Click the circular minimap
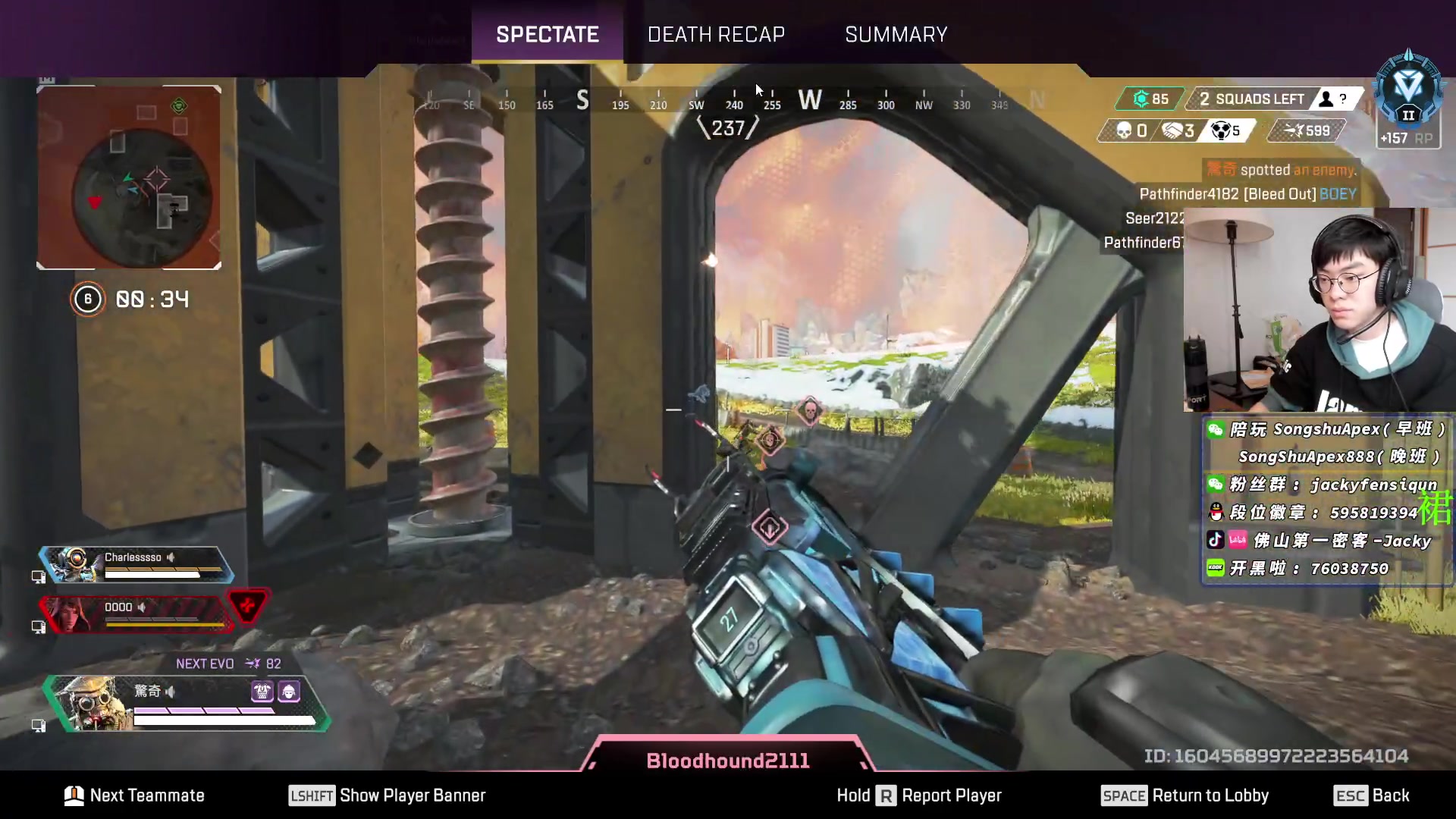The width and height of the screenshot is (1456, 819). [141, 193]
